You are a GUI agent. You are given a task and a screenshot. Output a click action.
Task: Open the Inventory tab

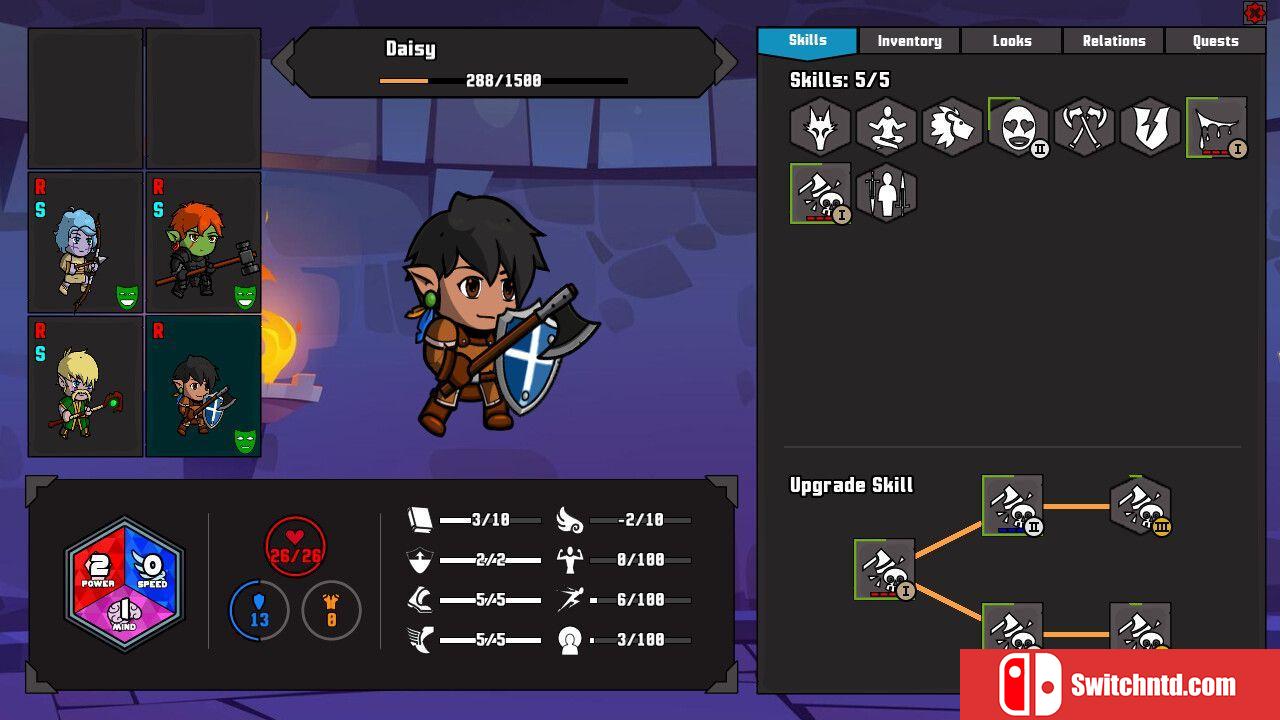[x=909, y=41]
